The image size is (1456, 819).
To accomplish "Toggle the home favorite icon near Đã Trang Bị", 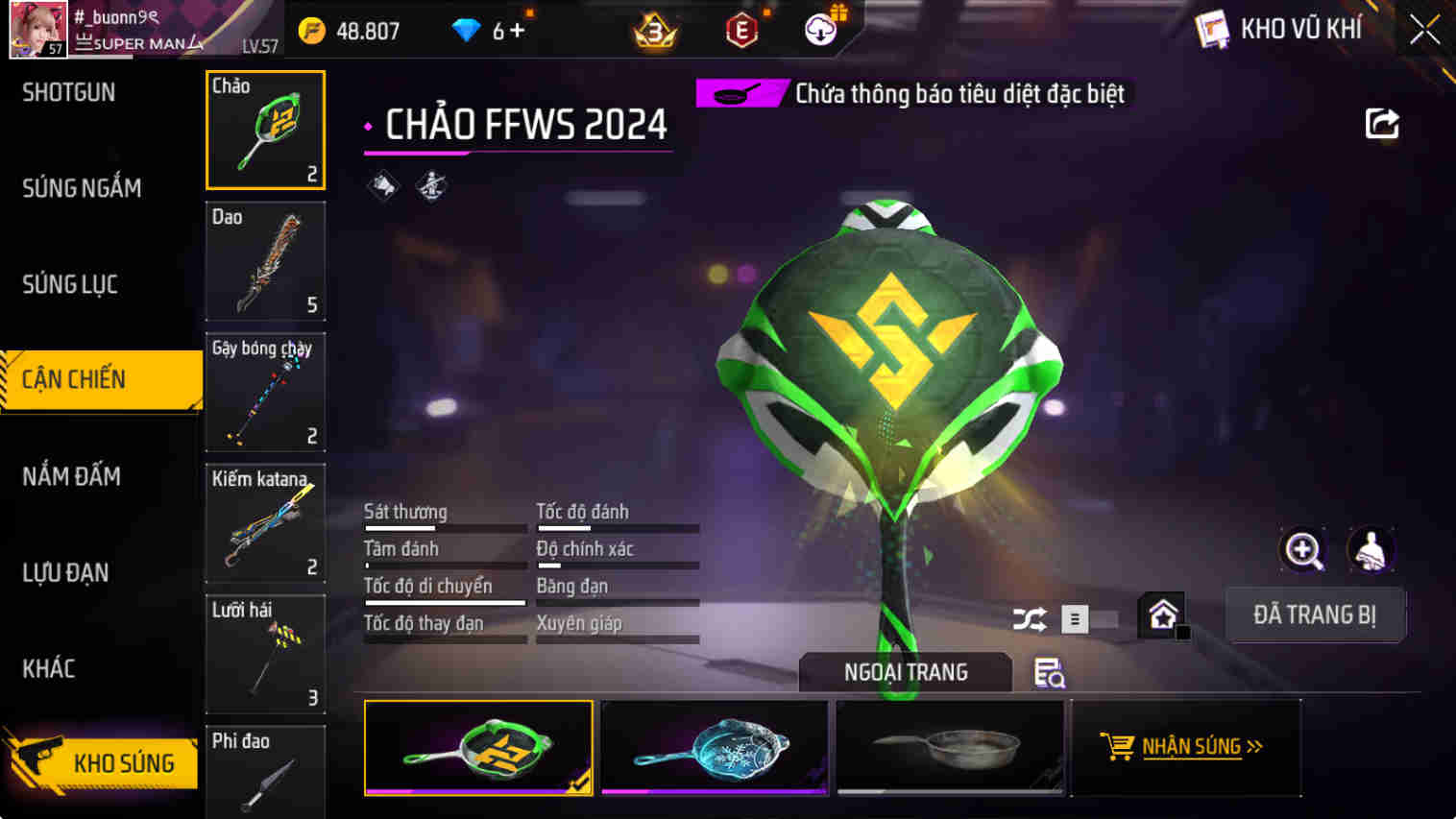I will point(1162,613).
